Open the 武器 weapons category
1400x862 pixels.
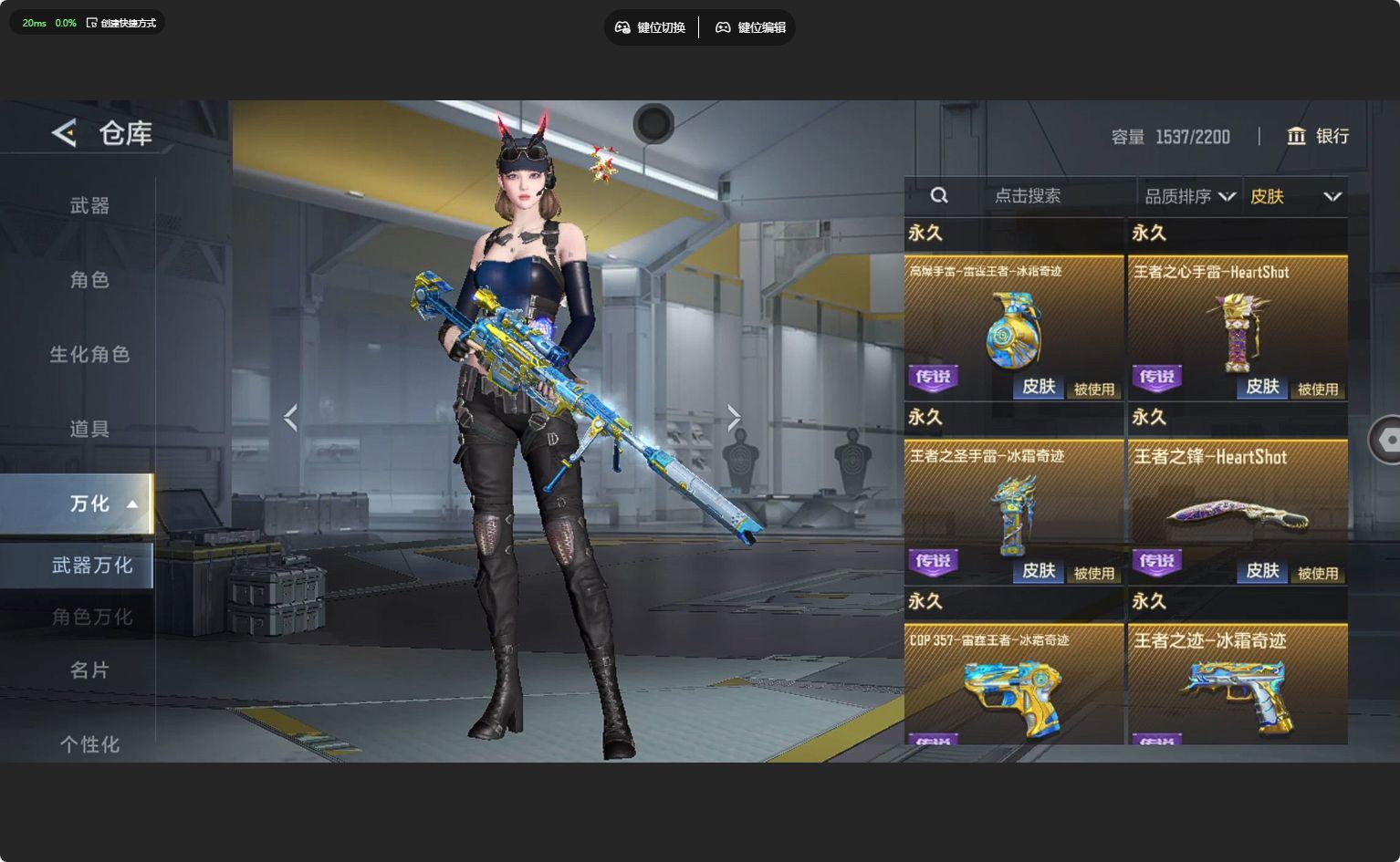(x=89, y=206)
